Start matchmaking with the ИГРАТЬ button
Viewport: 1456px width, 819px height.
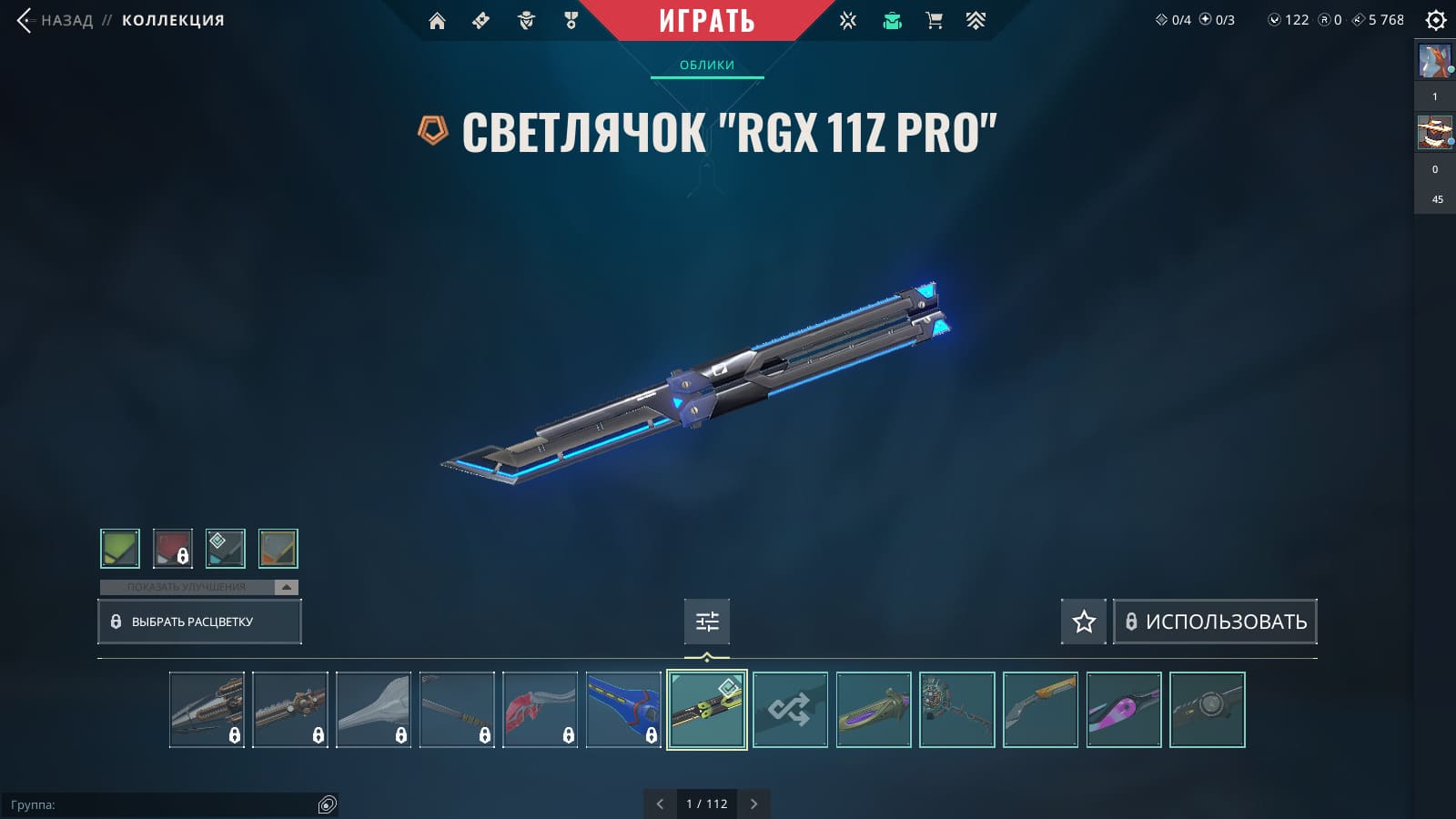click(x=706, y=21)
